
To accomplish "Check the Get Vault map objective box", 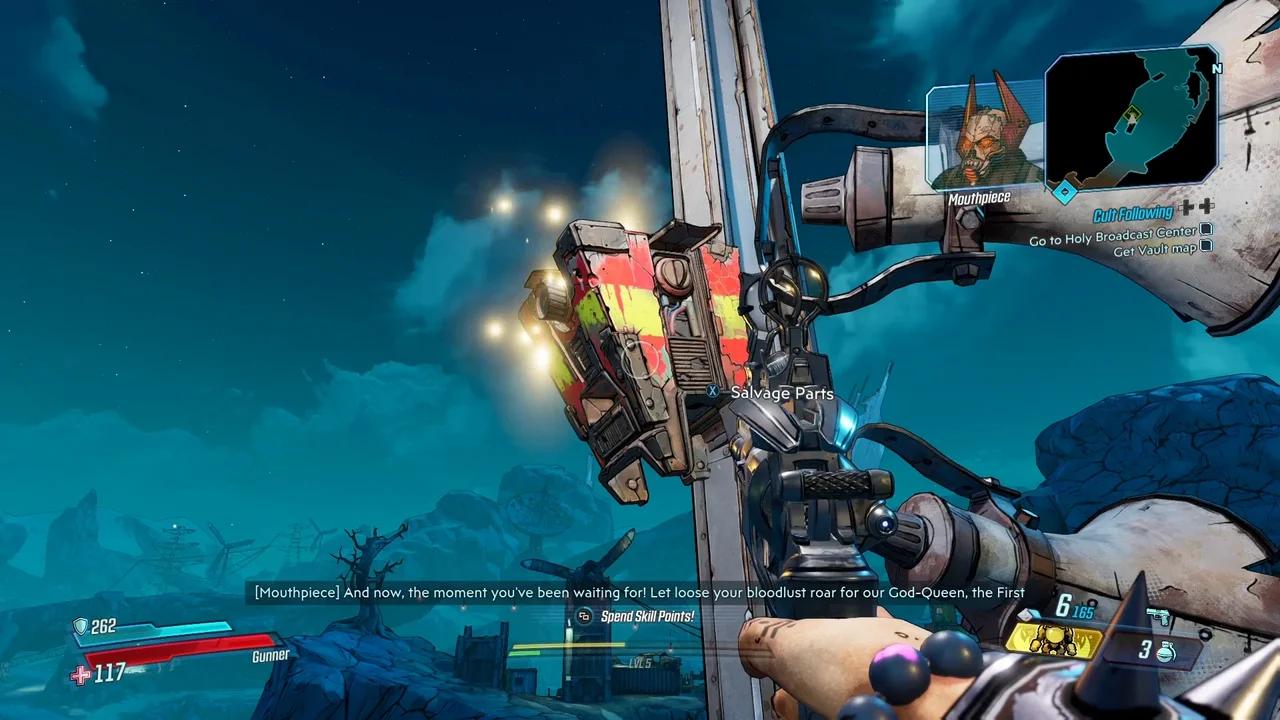I will 1206,248.
